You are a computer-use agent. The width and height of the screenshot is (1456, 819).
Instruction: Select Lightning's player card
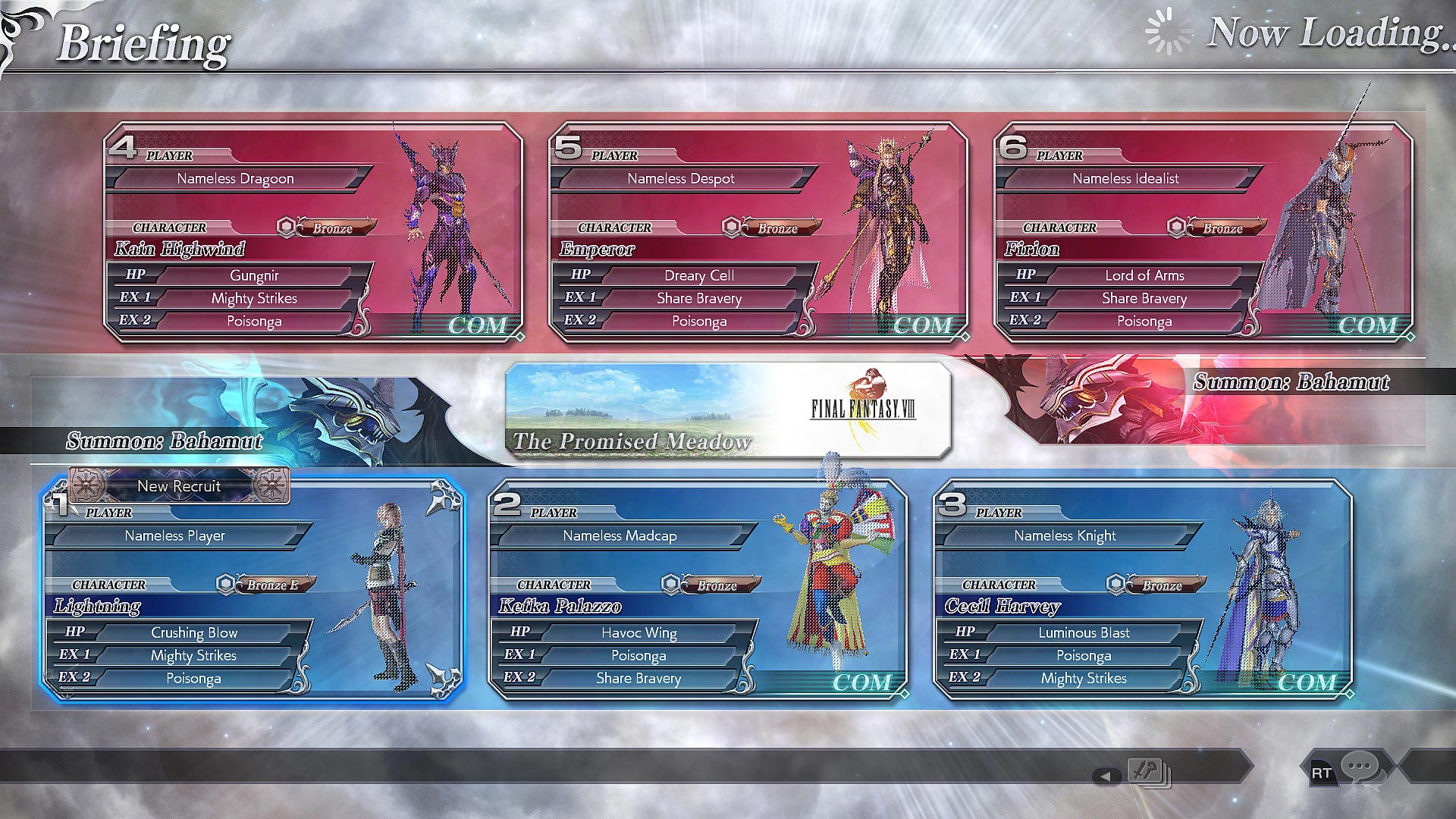[x=253, y=589]
